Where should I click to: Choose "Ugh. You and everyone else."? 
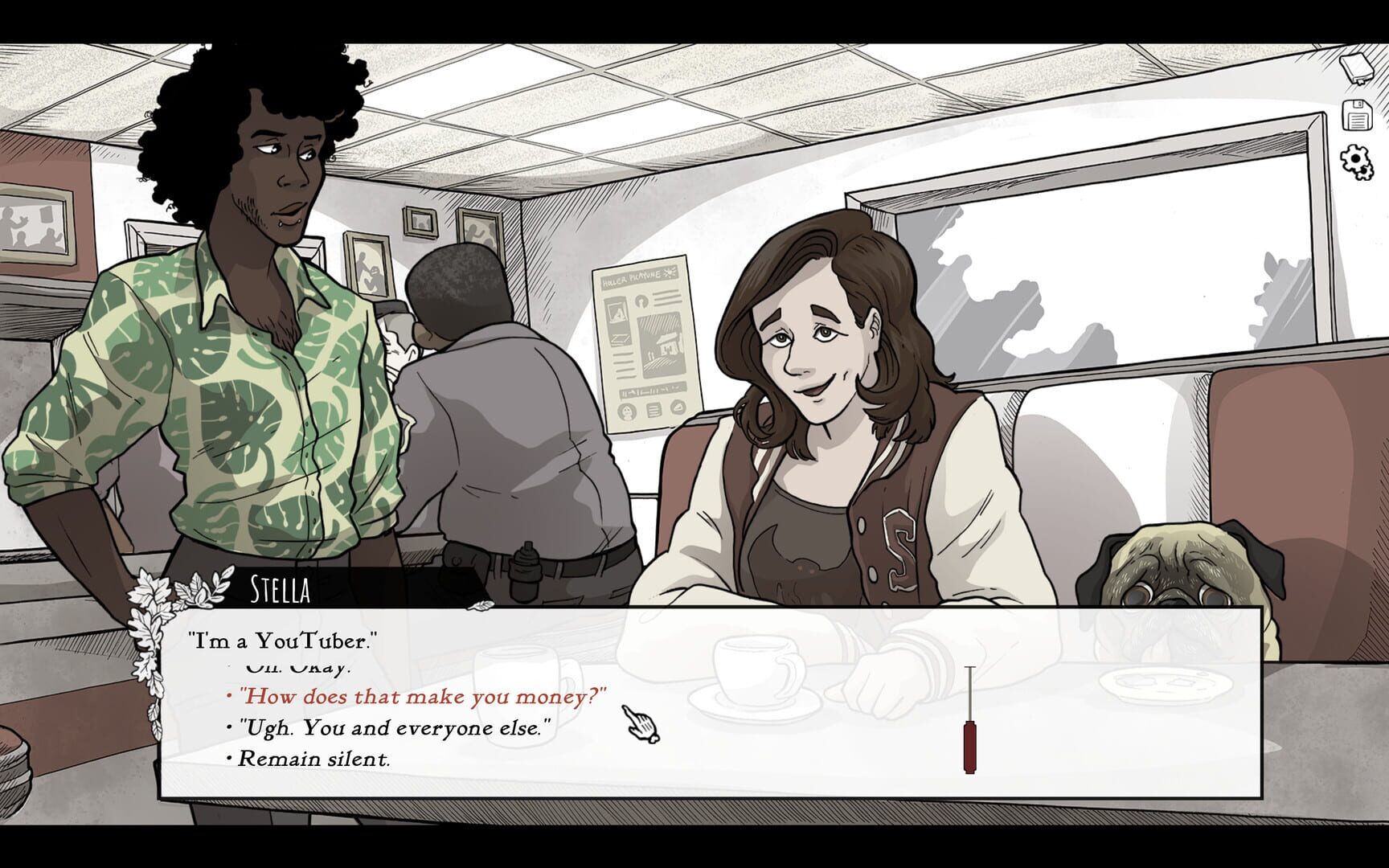pos(394,727)
